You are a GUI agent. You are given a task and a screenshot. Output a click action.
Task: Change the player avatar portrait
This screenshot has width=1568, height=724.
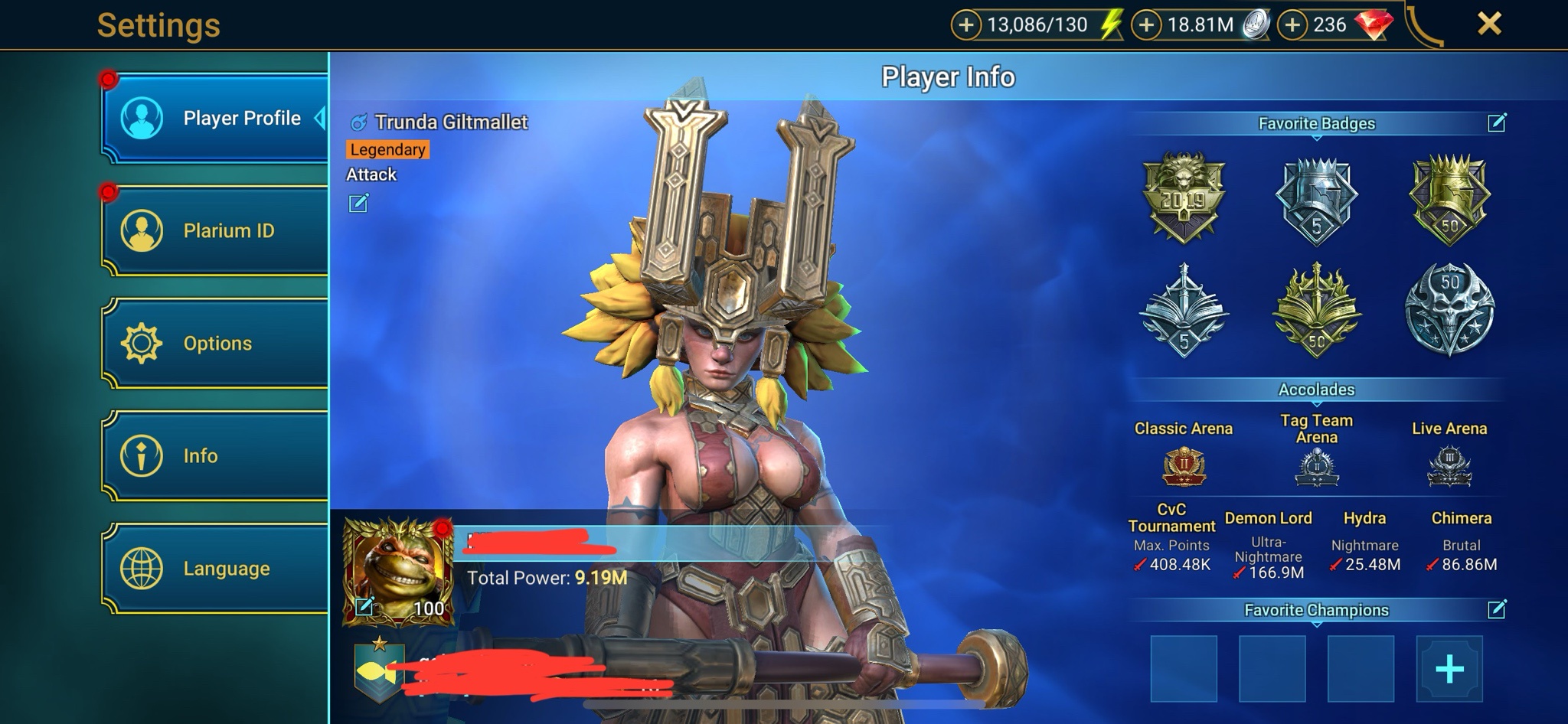[364, 607]
